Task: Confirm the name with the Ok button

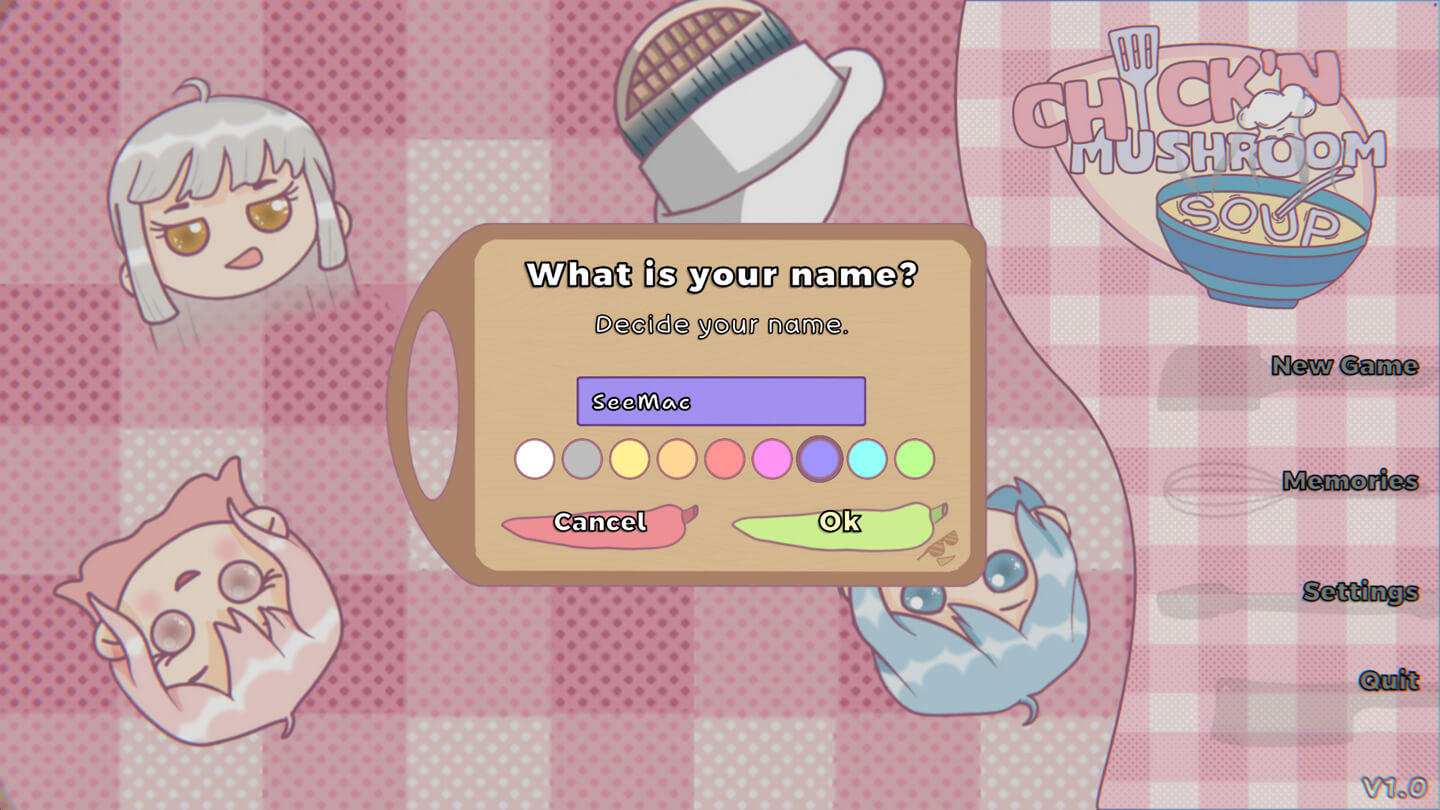Action: point(838,523)
